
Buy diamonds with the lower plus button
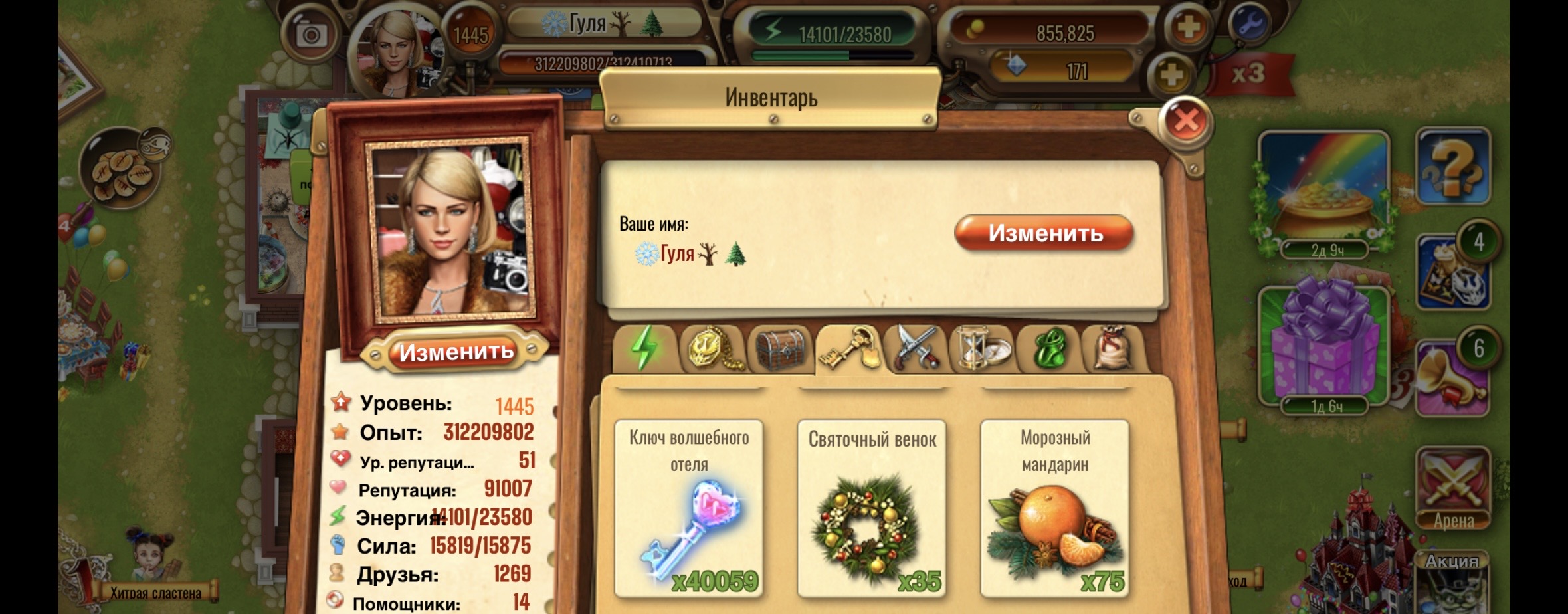point(1171,74)
